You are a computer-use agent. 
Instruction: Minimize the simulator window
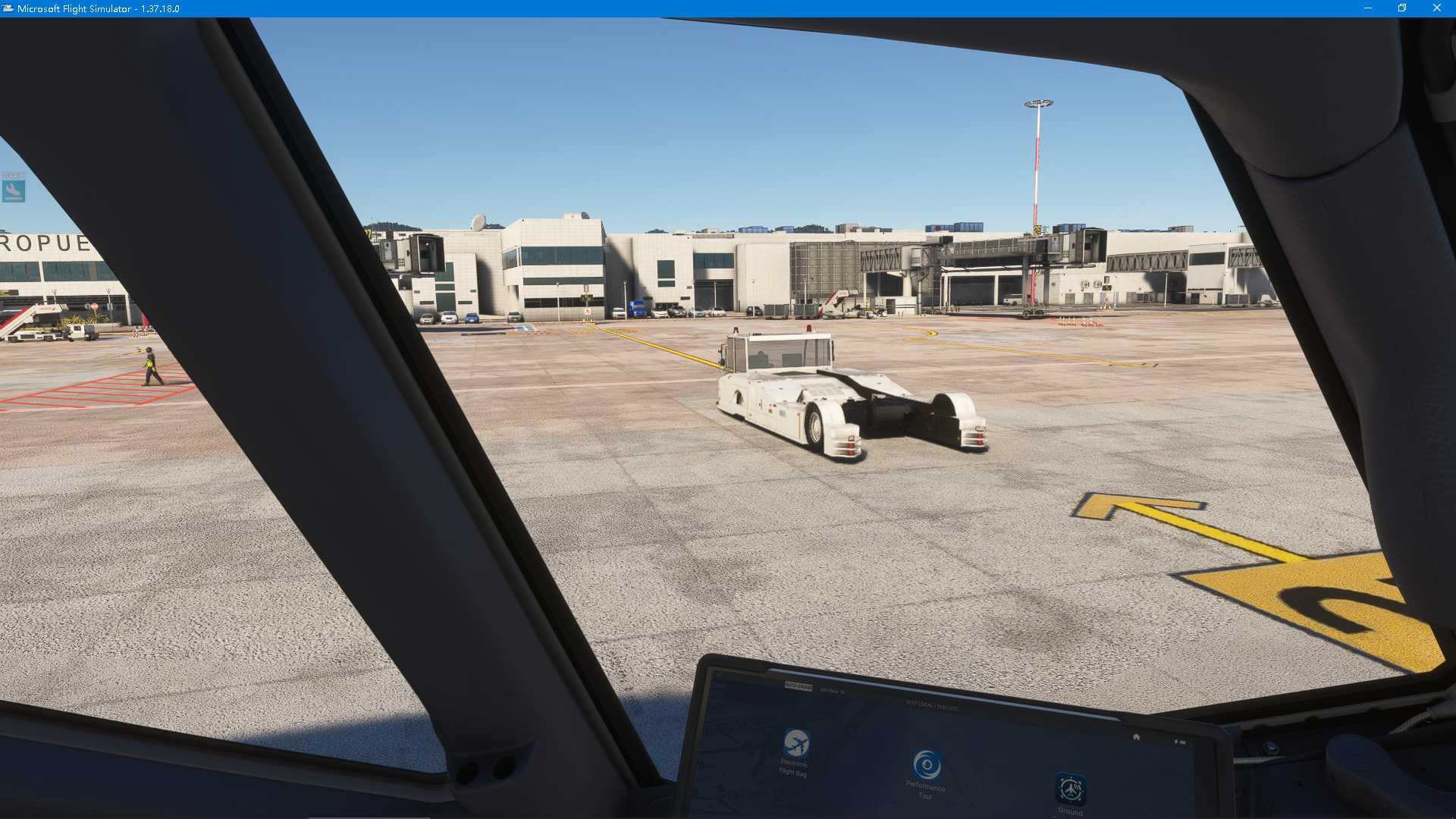[x=1367, y=8]
